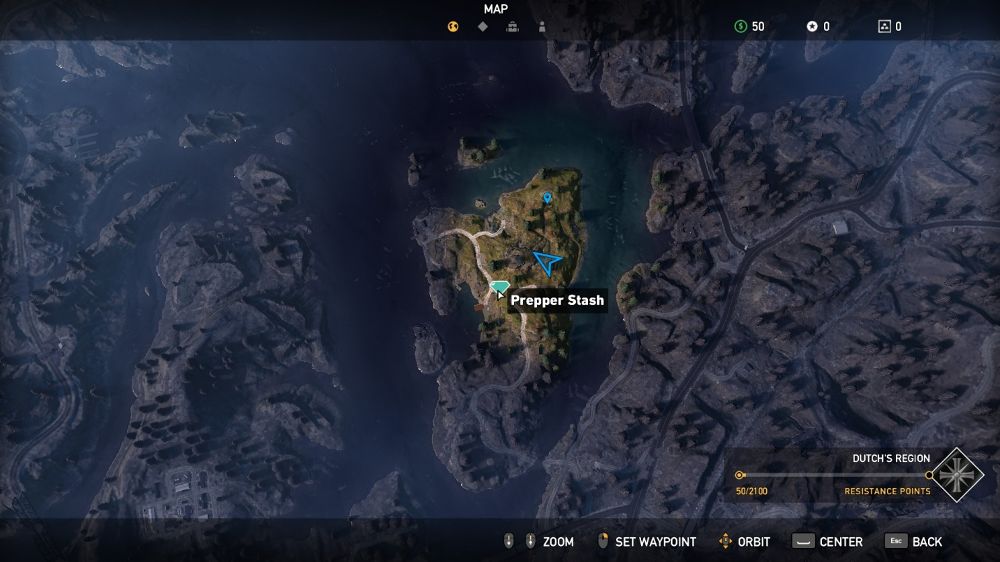The height and width of the screenshot is (562, 1000).
Task: Open the third tab with the crate icon
Action: tap(512, 27)
